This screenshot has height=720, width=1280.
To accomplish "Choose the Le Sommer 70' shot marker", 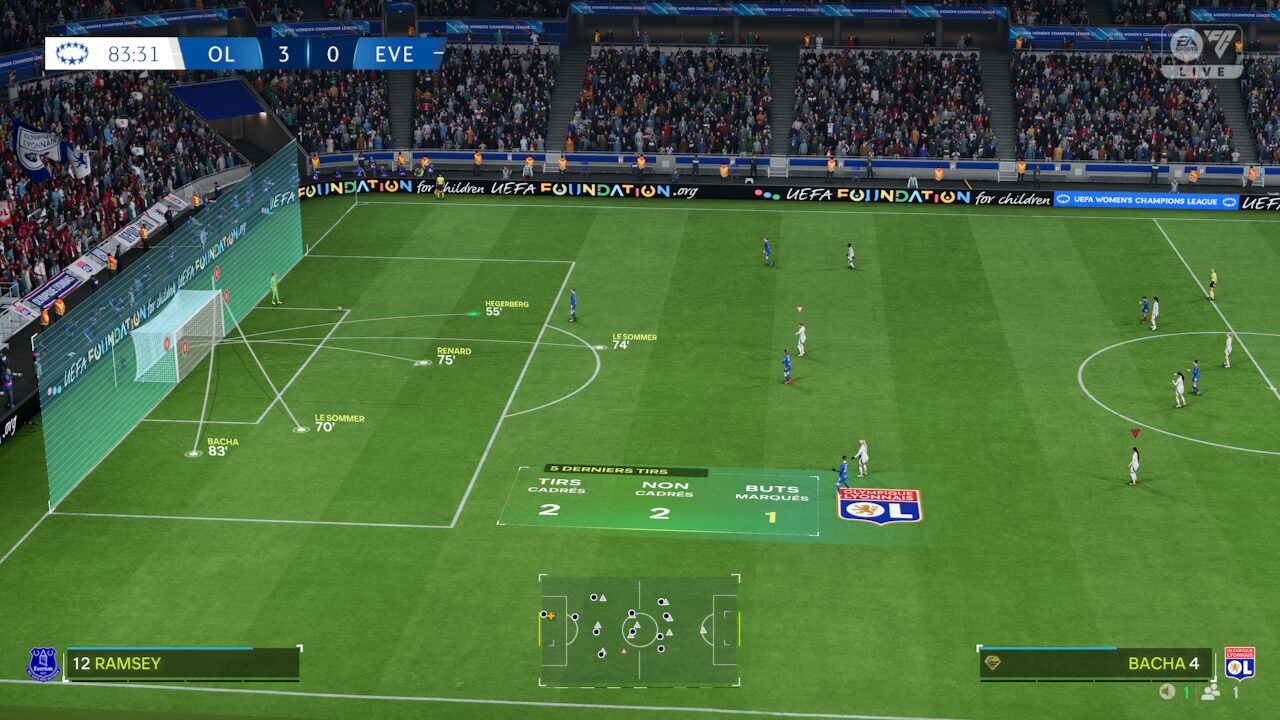I will pyautogui.click(x=300, y=429).
